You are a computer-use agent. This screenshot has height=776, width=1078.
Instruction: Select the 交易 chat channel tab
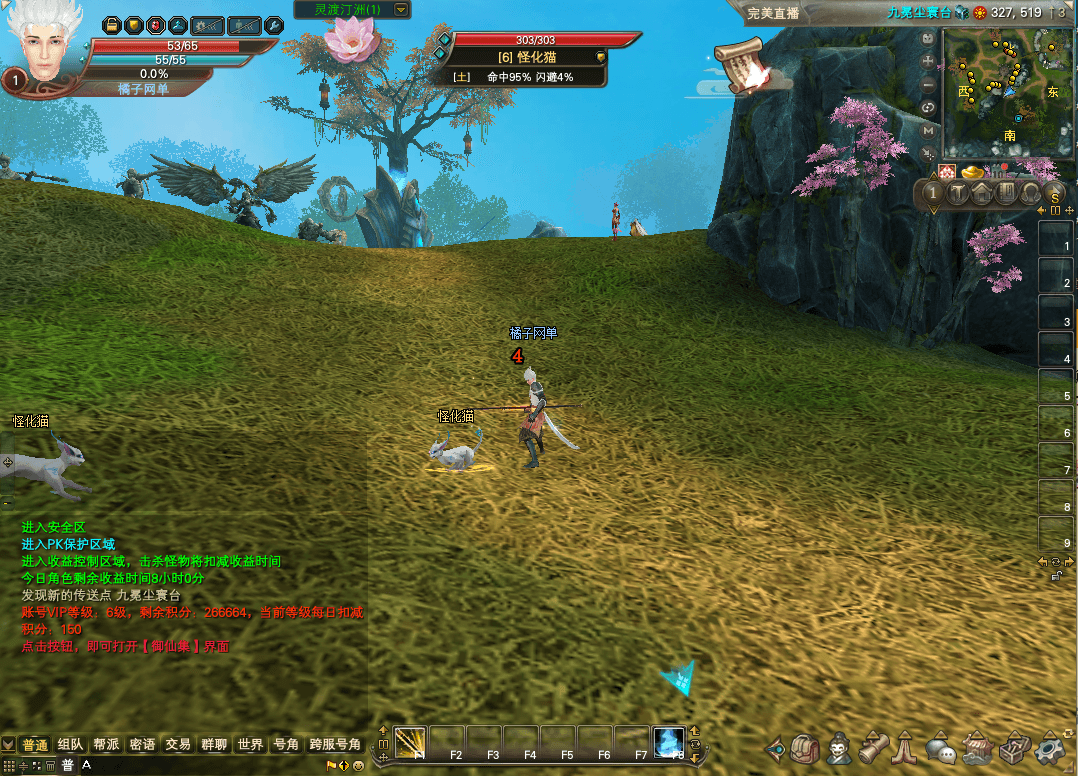point(178,745)
